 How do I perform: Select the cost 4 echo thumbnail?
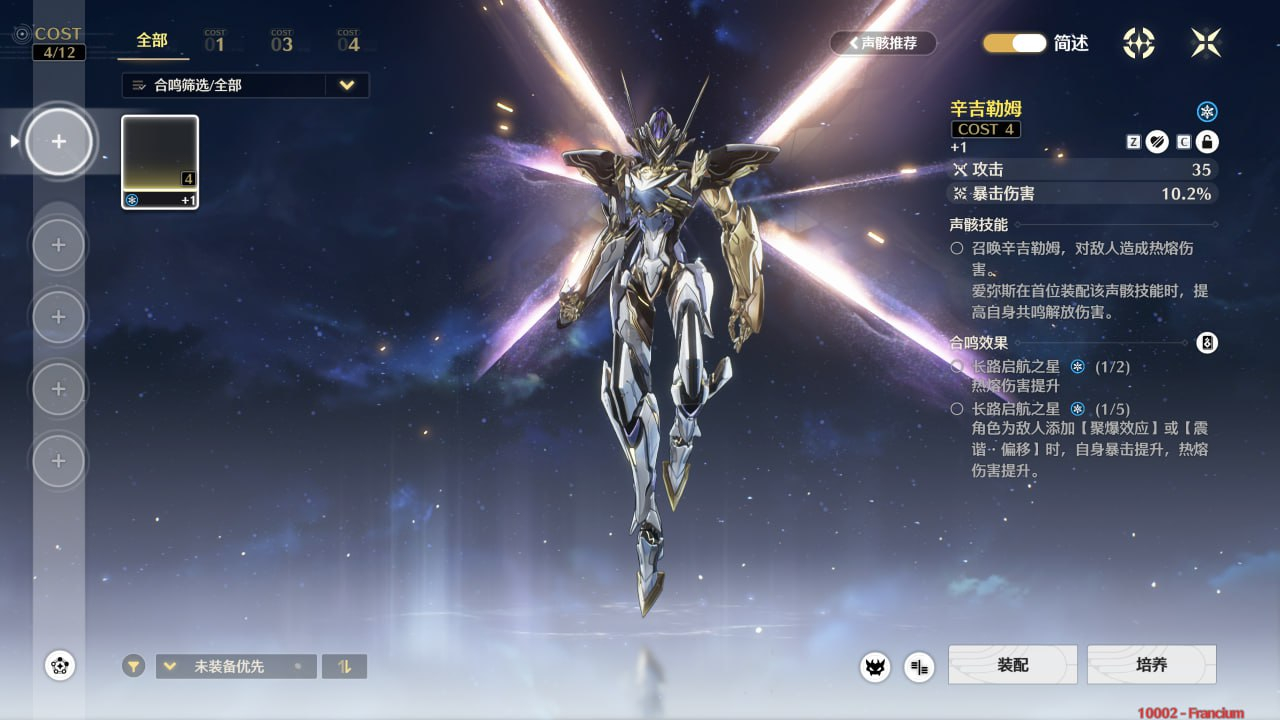point(160,162)
